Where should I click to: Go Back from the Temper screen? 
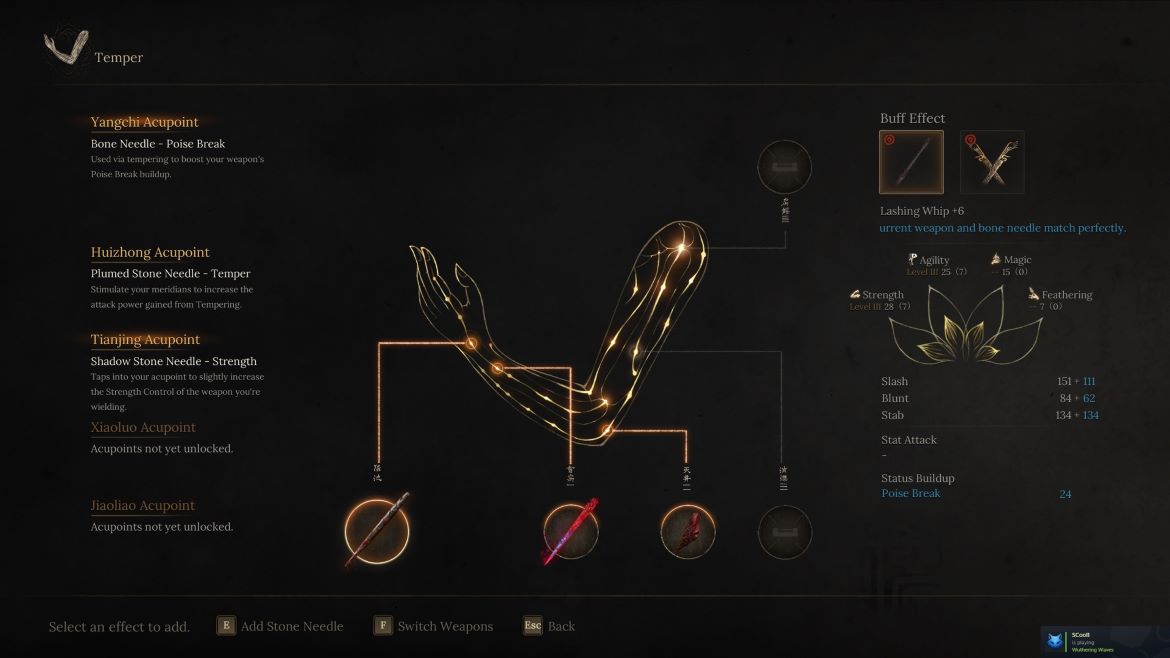(x=549, y=626)
